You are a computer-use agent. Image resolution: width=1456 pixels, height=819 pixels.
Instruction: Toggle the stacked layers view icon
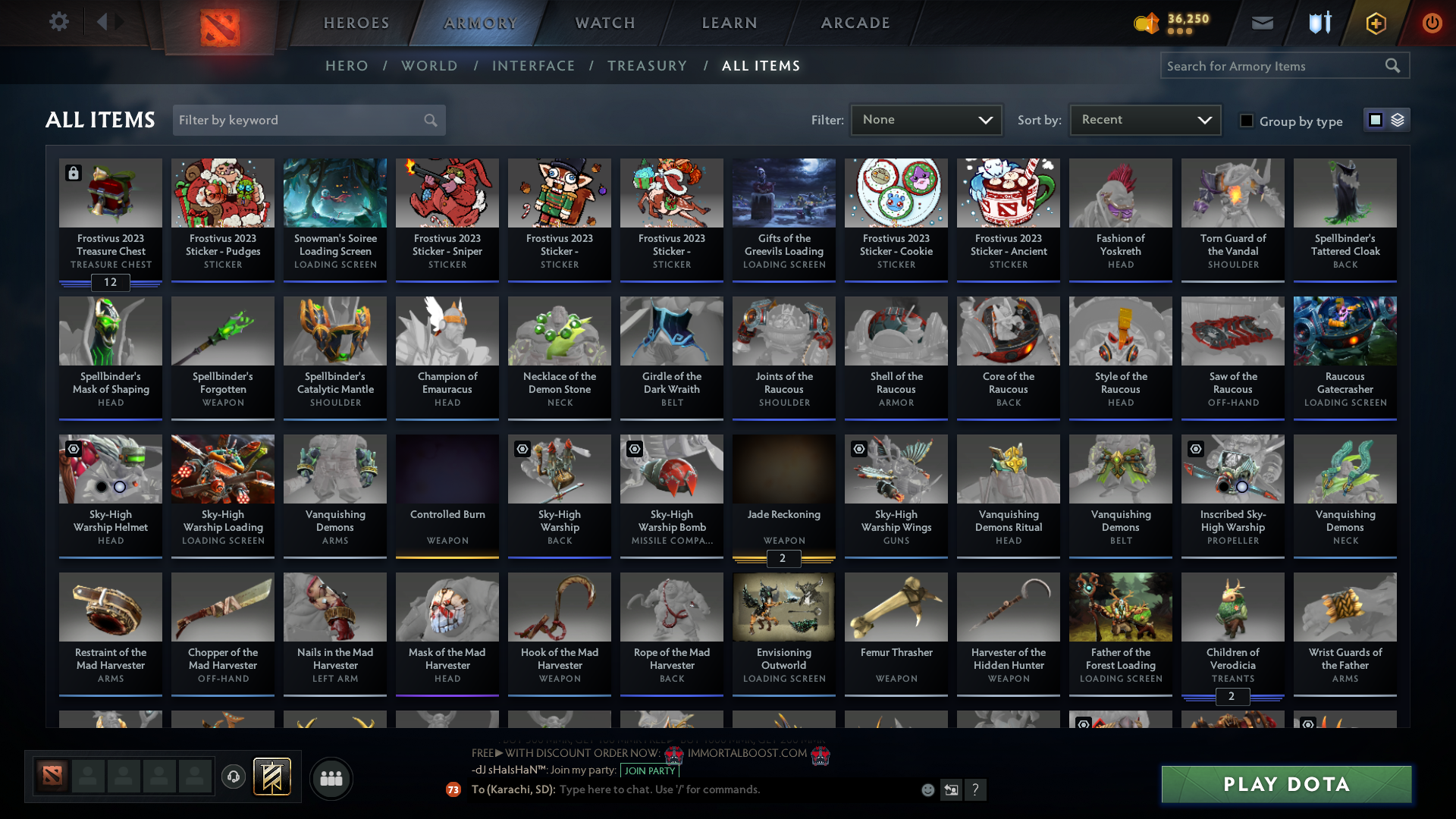pos(1397,120)
